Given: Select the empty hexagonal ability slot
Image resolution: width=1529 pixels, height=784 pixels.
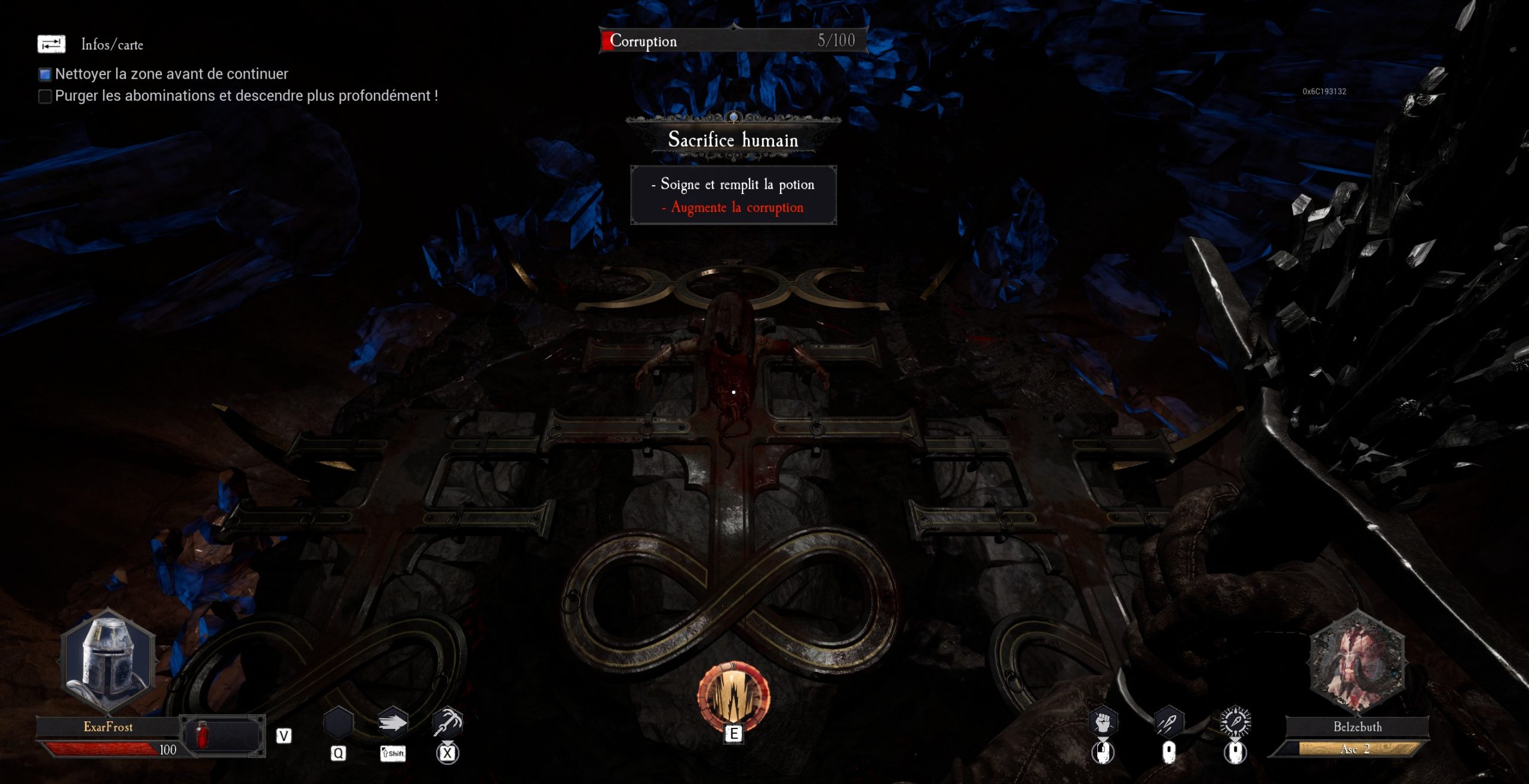Looking at the screenshot, I should tap(338, 723).
